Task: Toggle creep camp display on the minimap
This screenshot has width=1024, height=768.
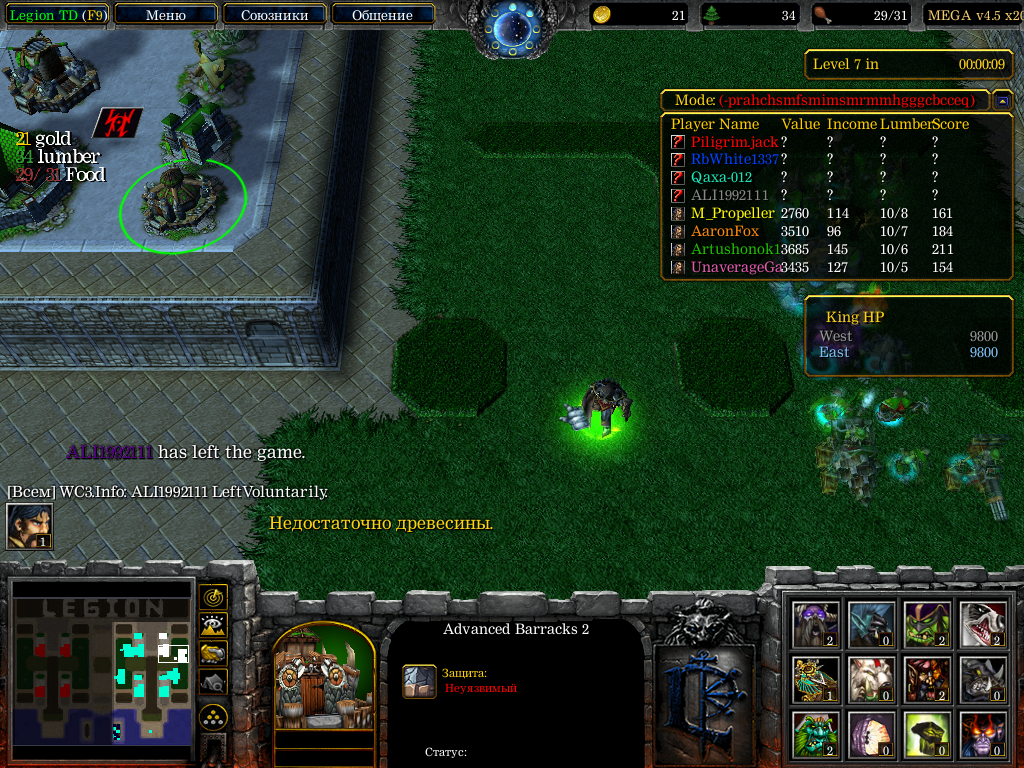Action: (x=214, y=681)
